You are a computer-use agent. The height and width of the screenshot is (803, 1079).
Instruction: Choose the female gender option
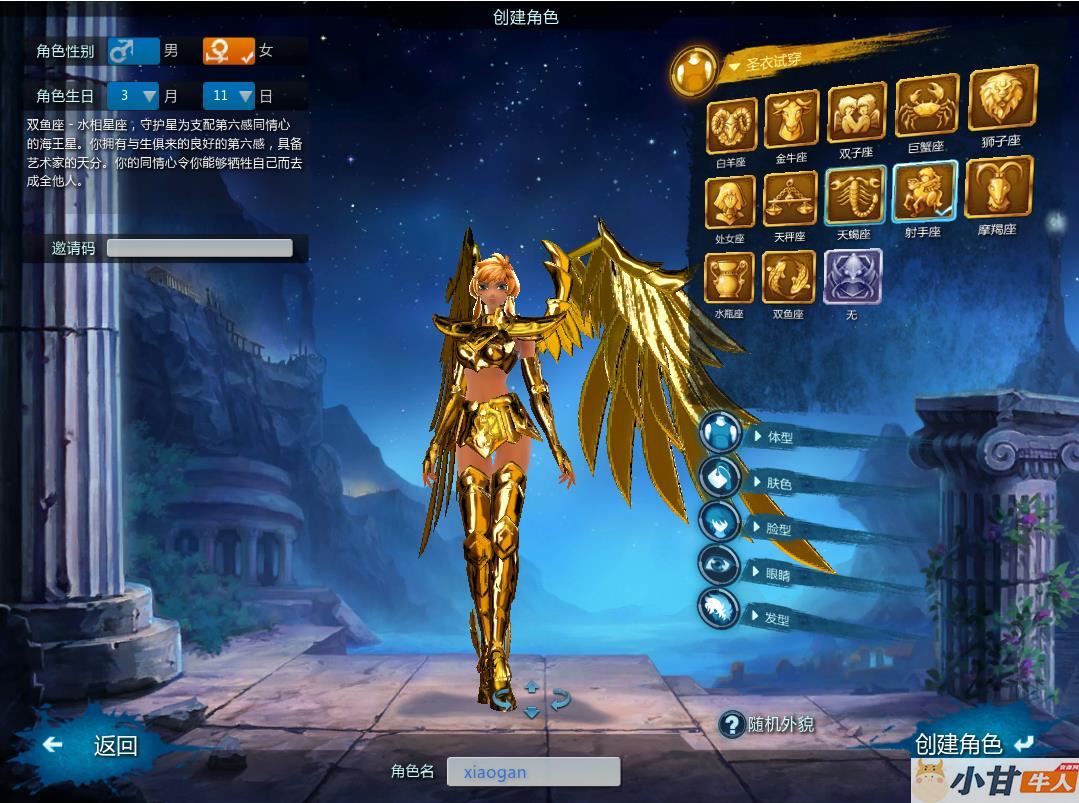tap(229, 50)
